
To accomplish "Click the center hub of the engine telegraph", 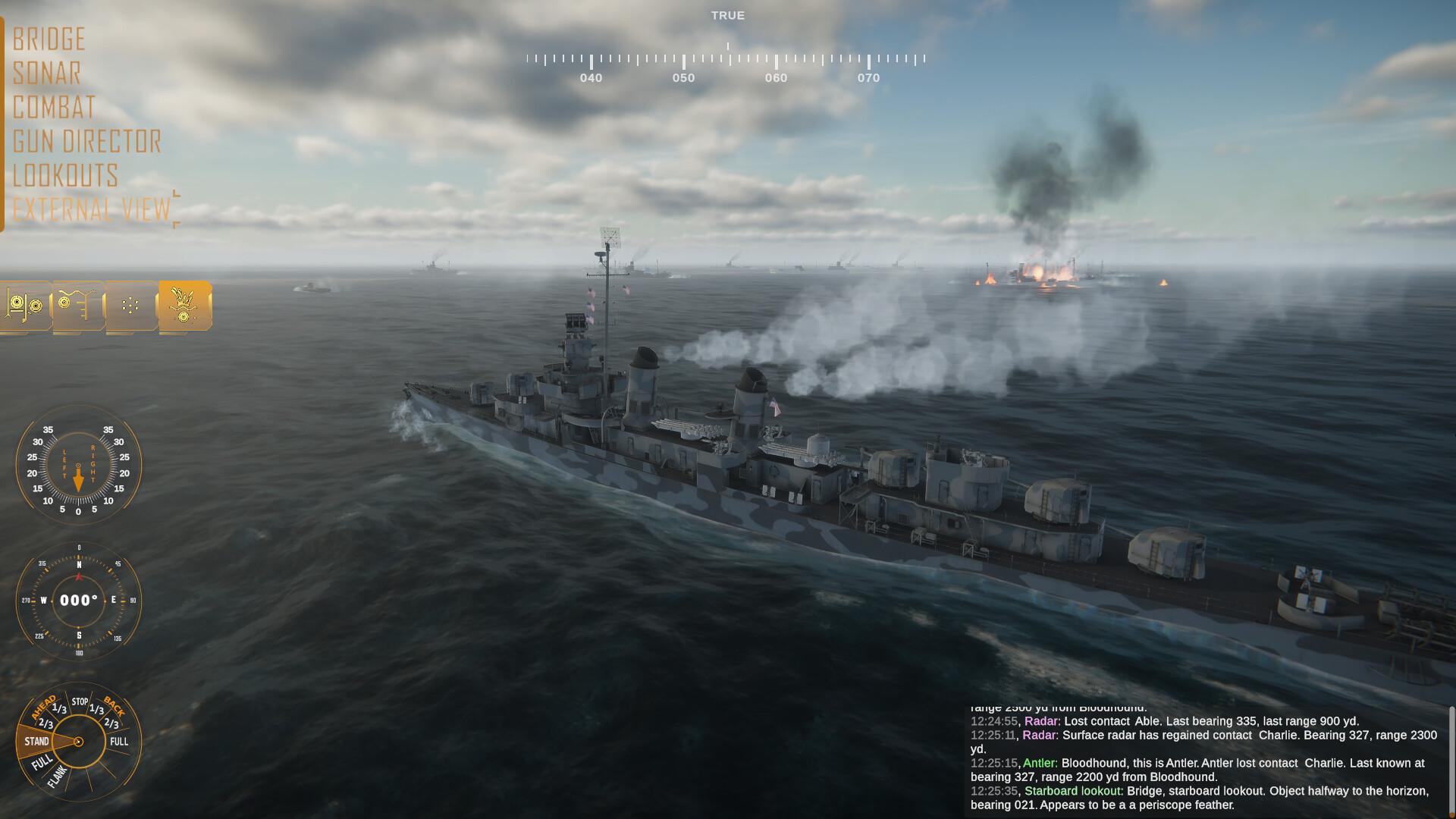I will click(x=80, y=739).
